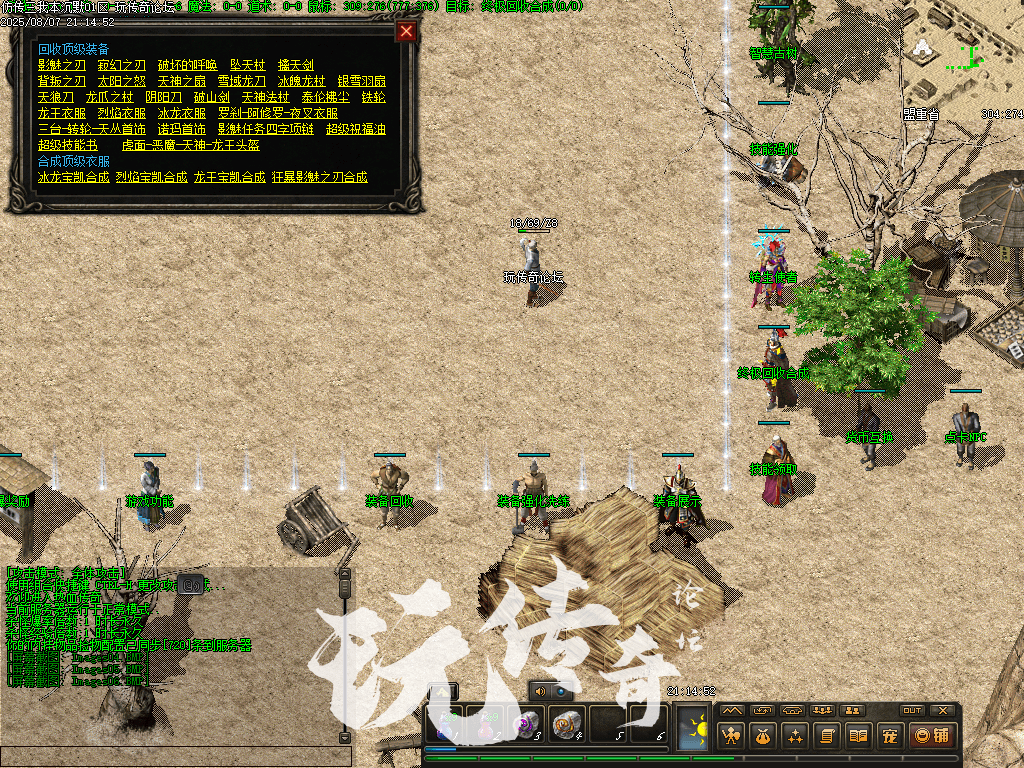
Task: Click the OUT logout button
Action: click(912, 710)
